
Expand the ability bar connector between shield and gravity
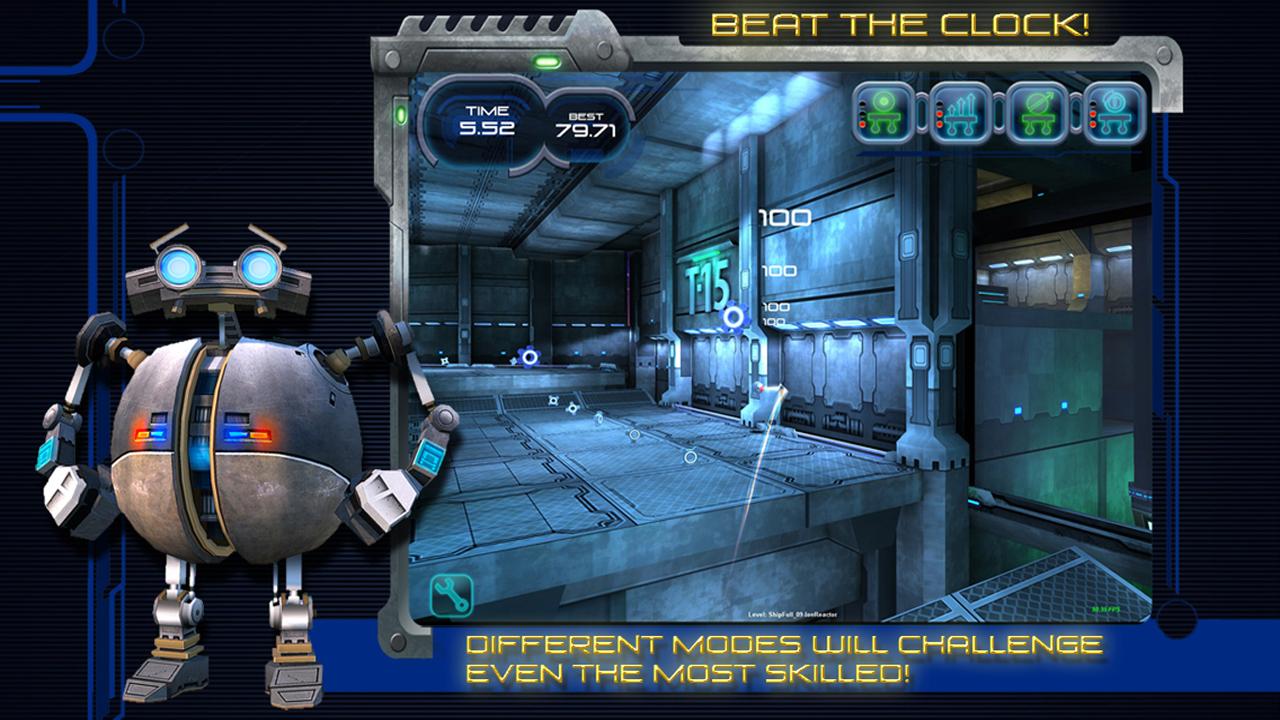pyautogui.click(x=1075, y=112)
